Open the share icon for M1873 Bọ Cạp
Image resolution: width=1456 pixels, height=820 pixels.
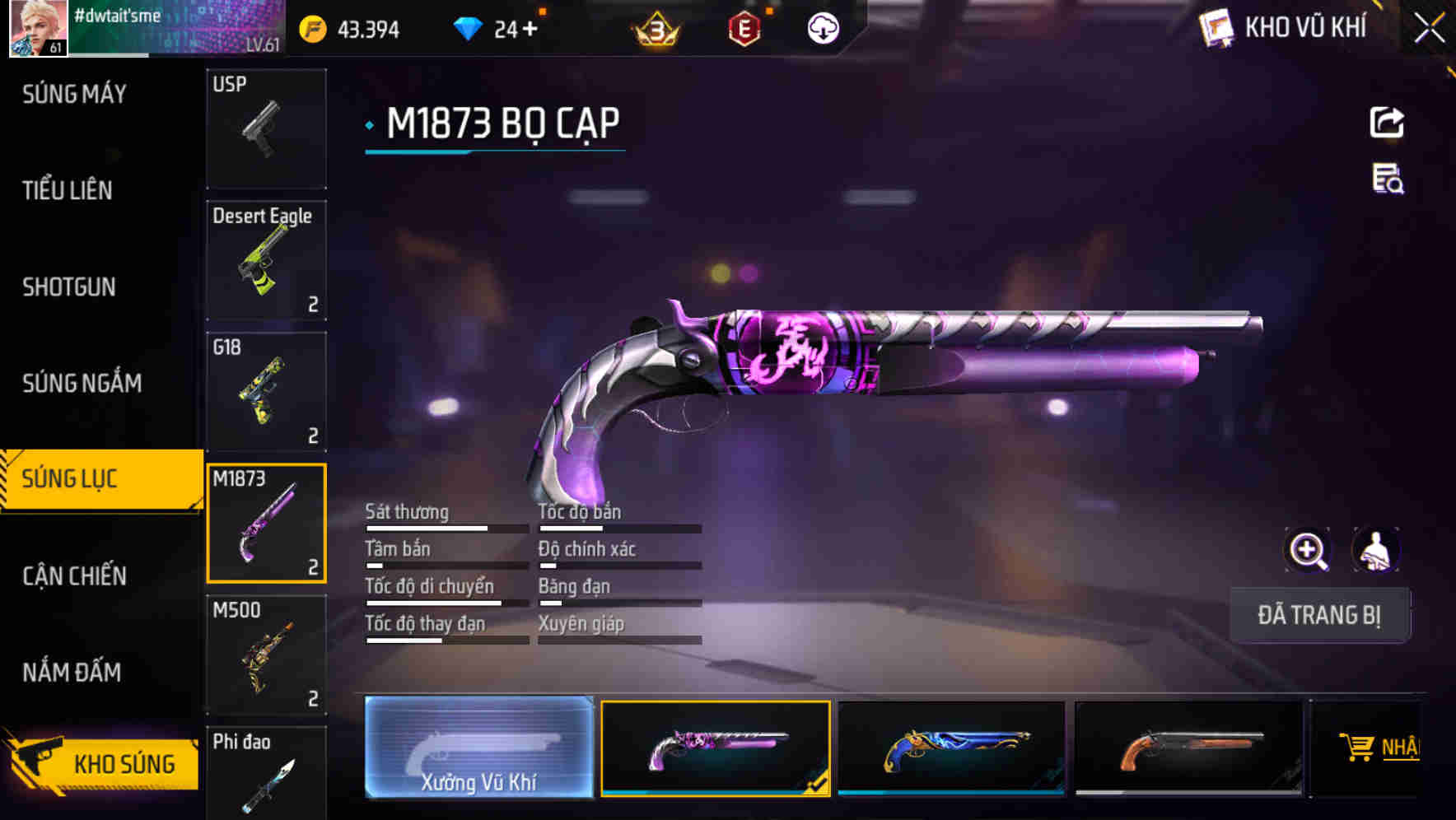point(1387,122)
